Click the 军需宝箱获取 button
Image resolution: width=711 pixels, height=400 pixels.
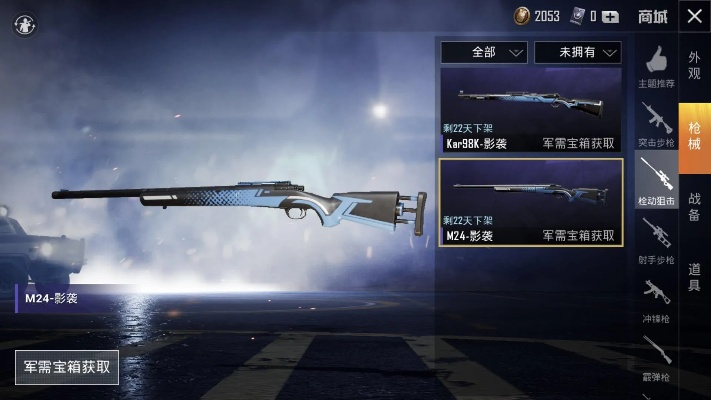pyautogui.click(x=67, y=367)
